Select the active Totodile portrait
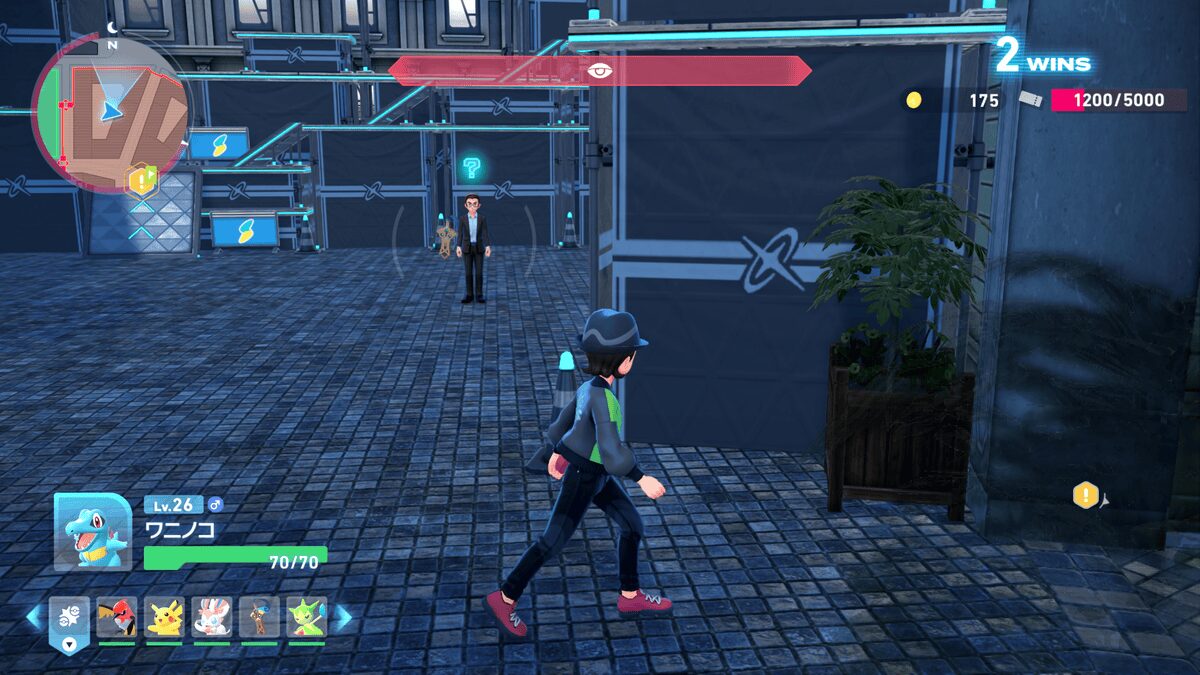This screenshot has width=1200, height=675. (x=92, y=532)
